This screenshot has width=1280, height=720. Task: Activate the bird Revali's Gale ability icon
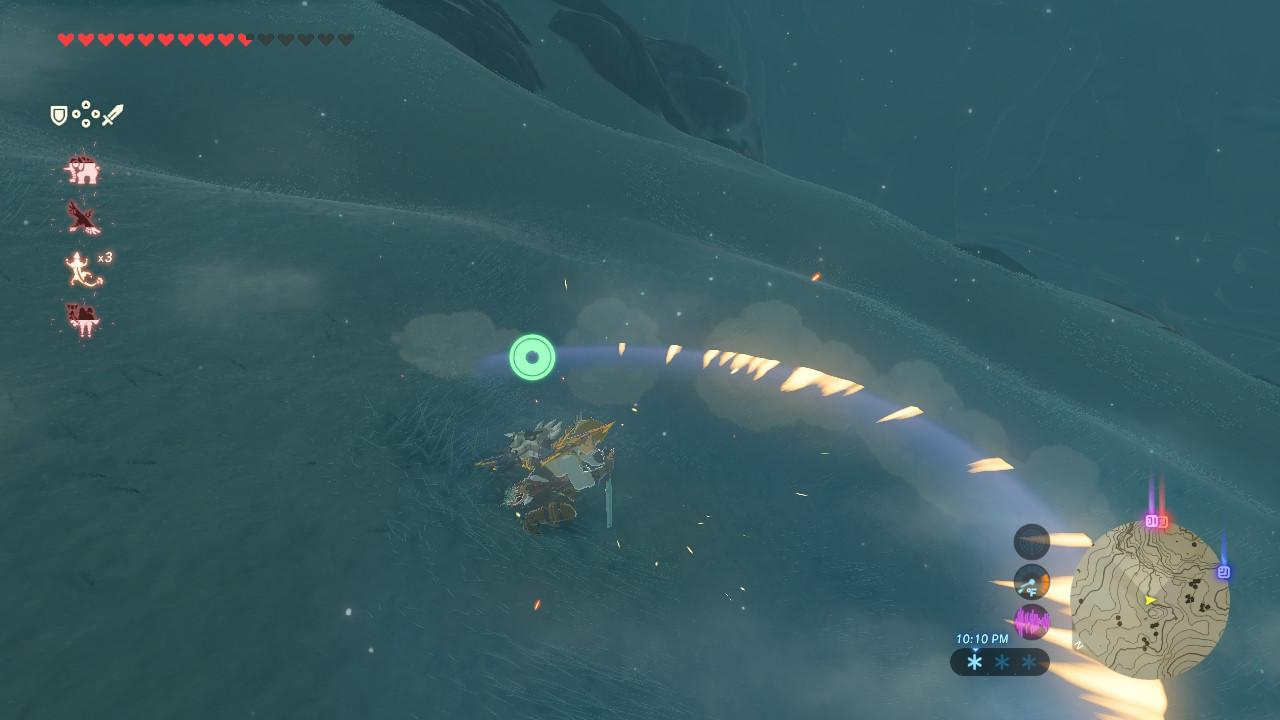(83, 217)
